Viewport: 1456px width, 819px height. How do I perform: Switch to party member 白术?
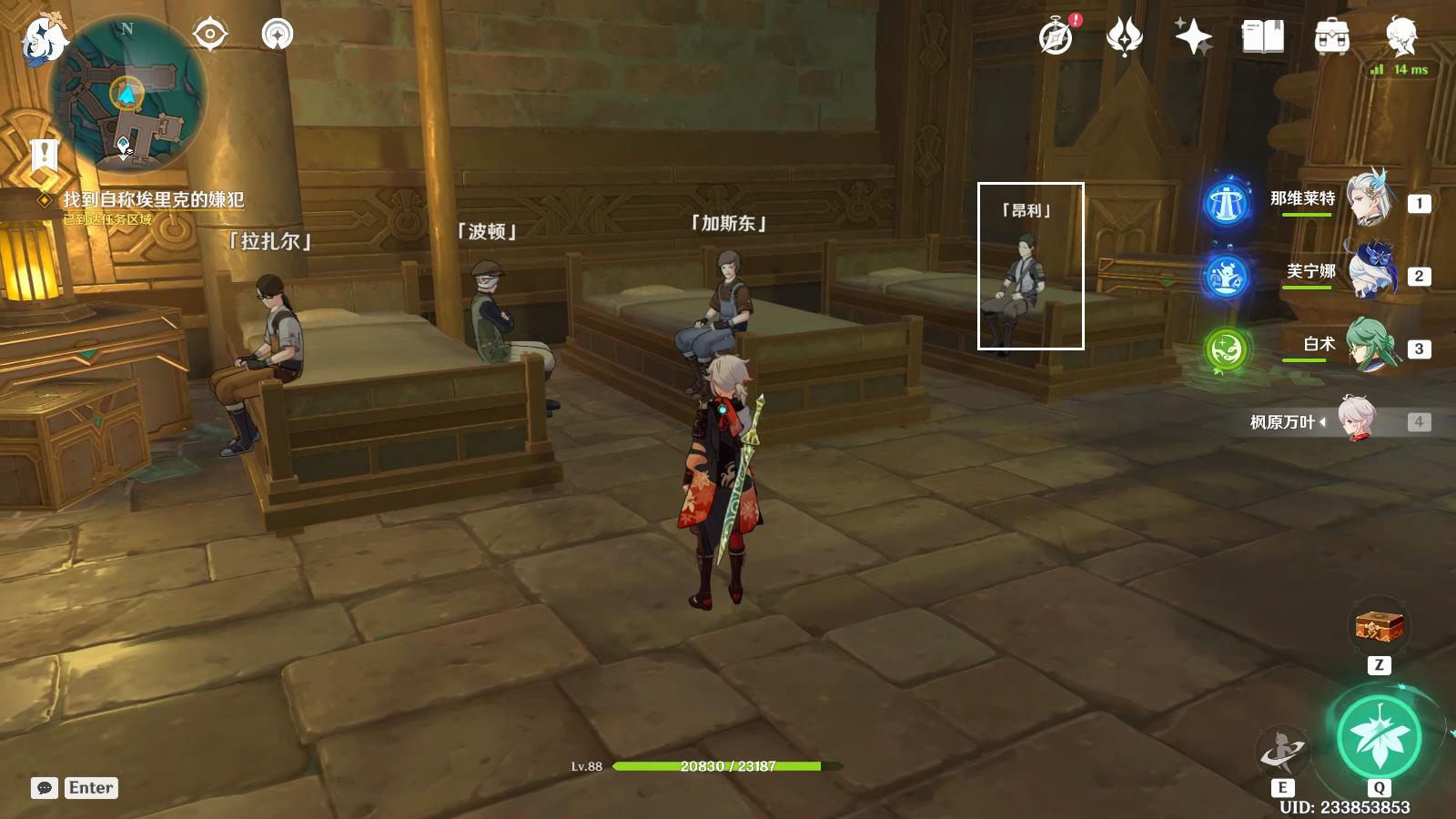pos(1367,344)
